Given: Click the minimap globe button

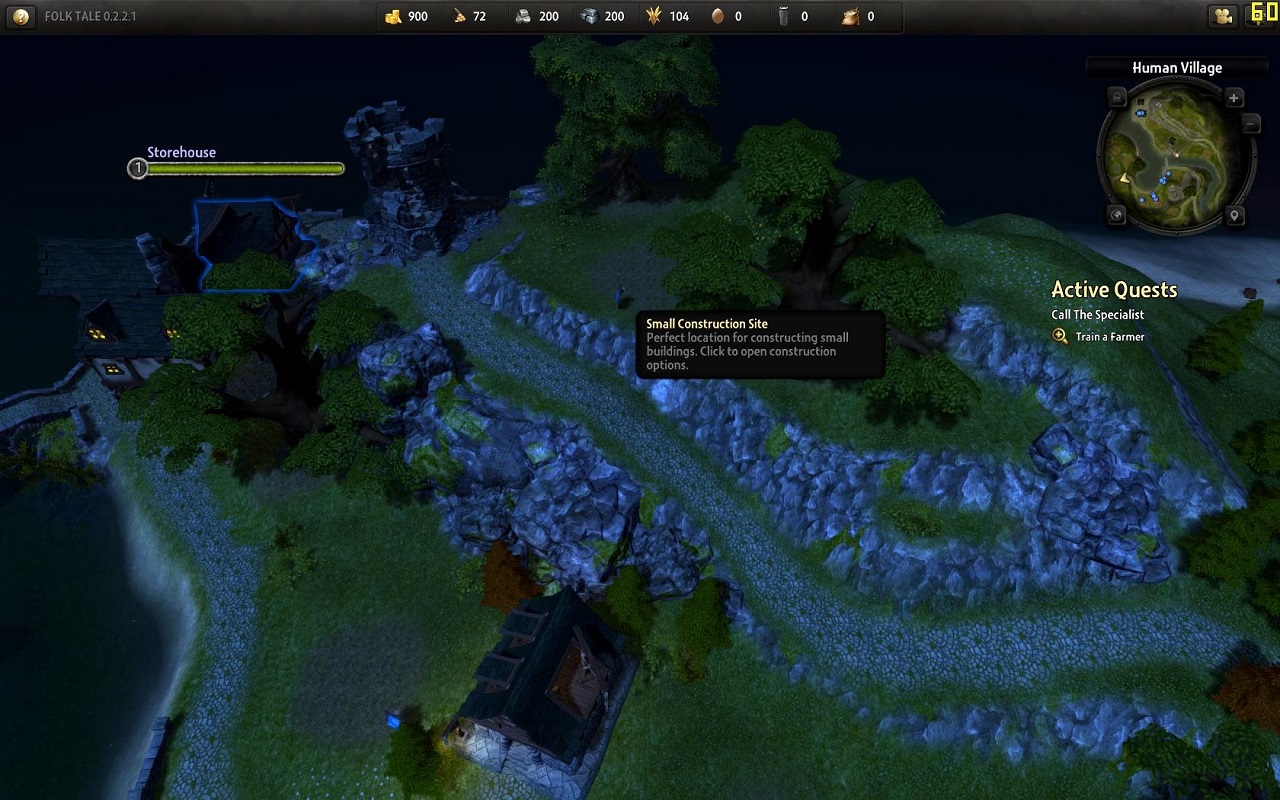Looking at the screenshot, I should [x=1117, y=215].
